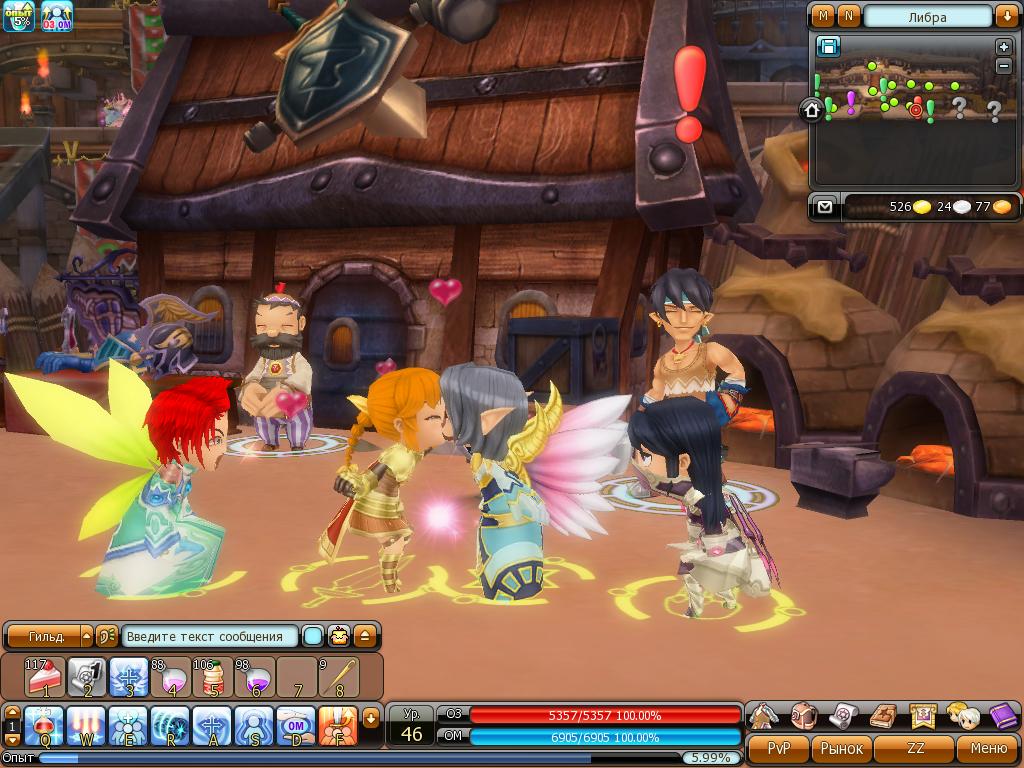Focus the chat message input field
The width and height of the screenshot is (1024, 768).
click(211, 636)
